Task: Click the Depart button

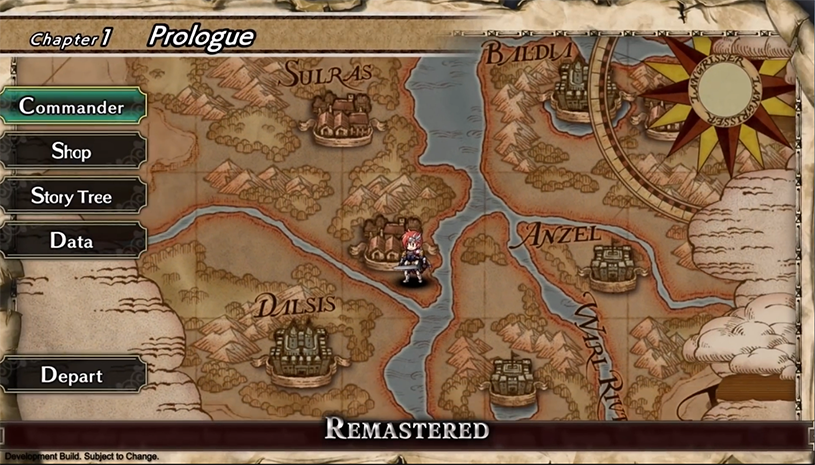Action: pos(72,376)
